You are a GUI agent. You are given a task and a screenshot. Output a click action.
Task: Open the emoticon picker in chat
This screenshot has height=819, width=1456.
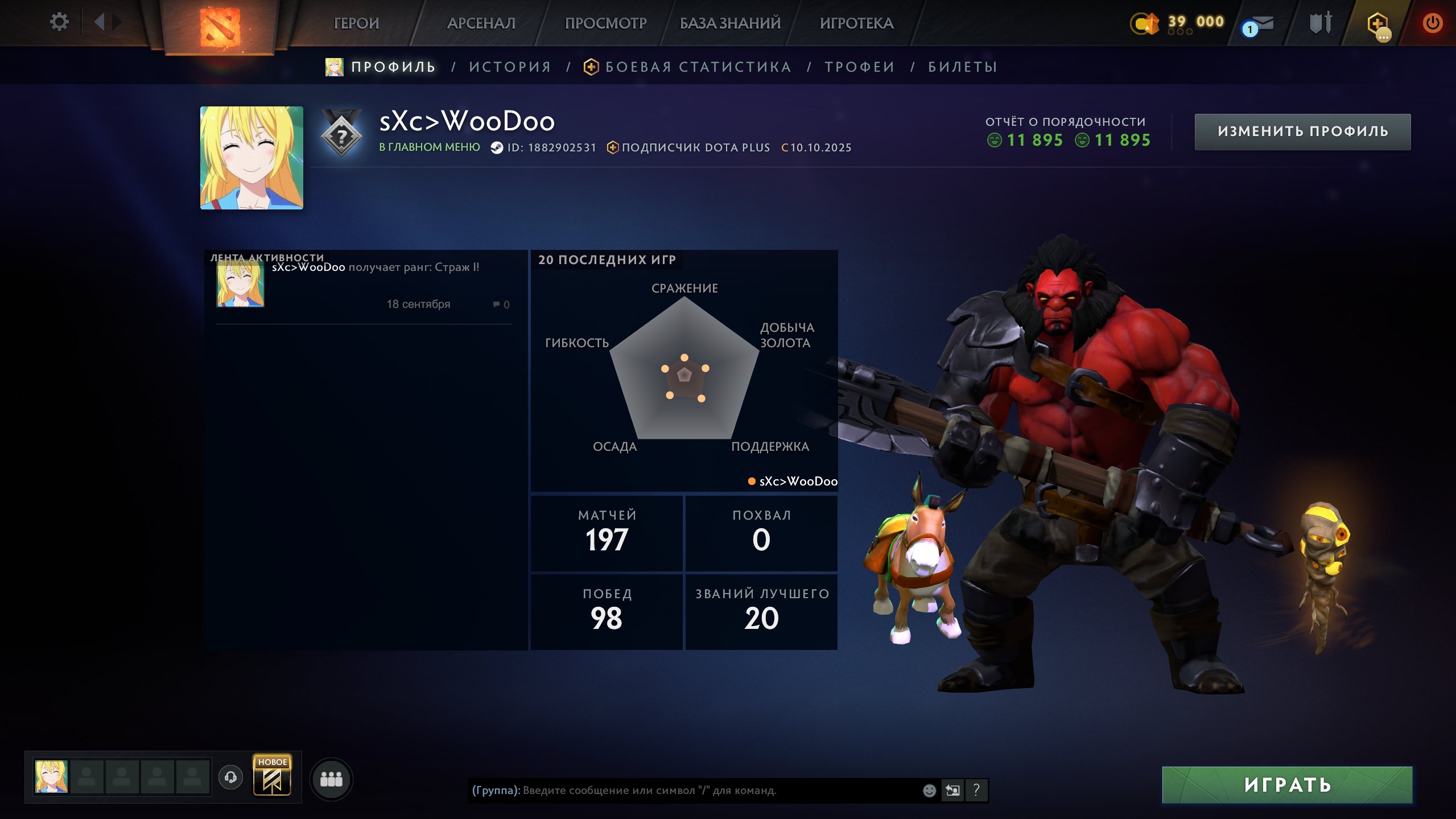tap(929, 790)
